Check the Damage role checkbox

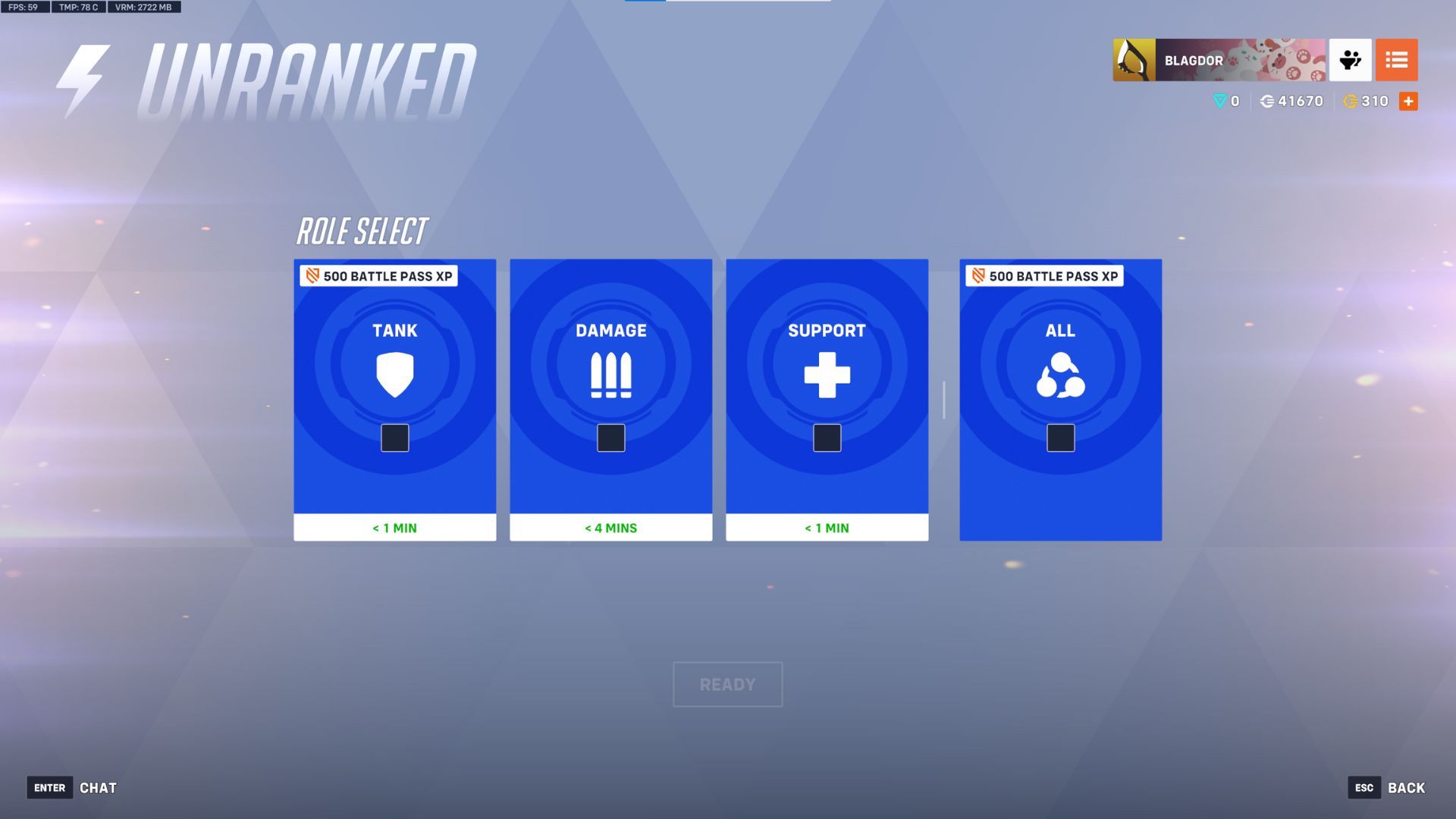(x=610, y=438)
